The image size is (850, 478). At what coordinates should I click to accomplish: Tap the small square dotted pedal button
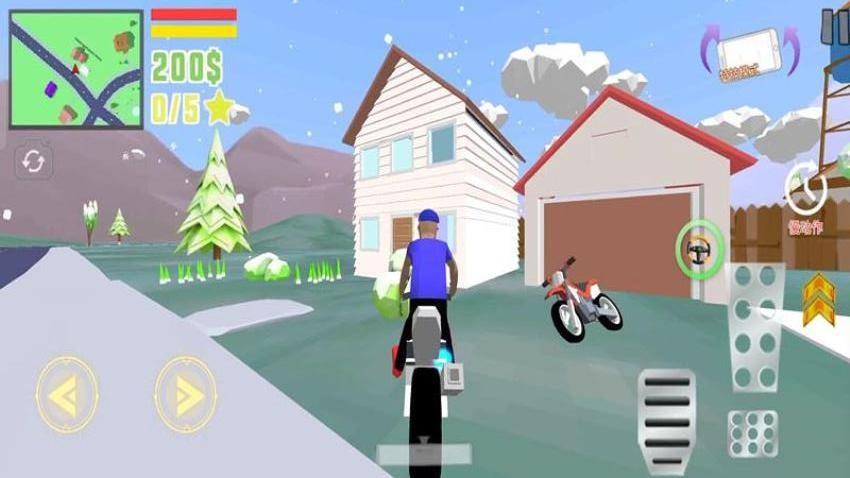(x=753, y=433)
